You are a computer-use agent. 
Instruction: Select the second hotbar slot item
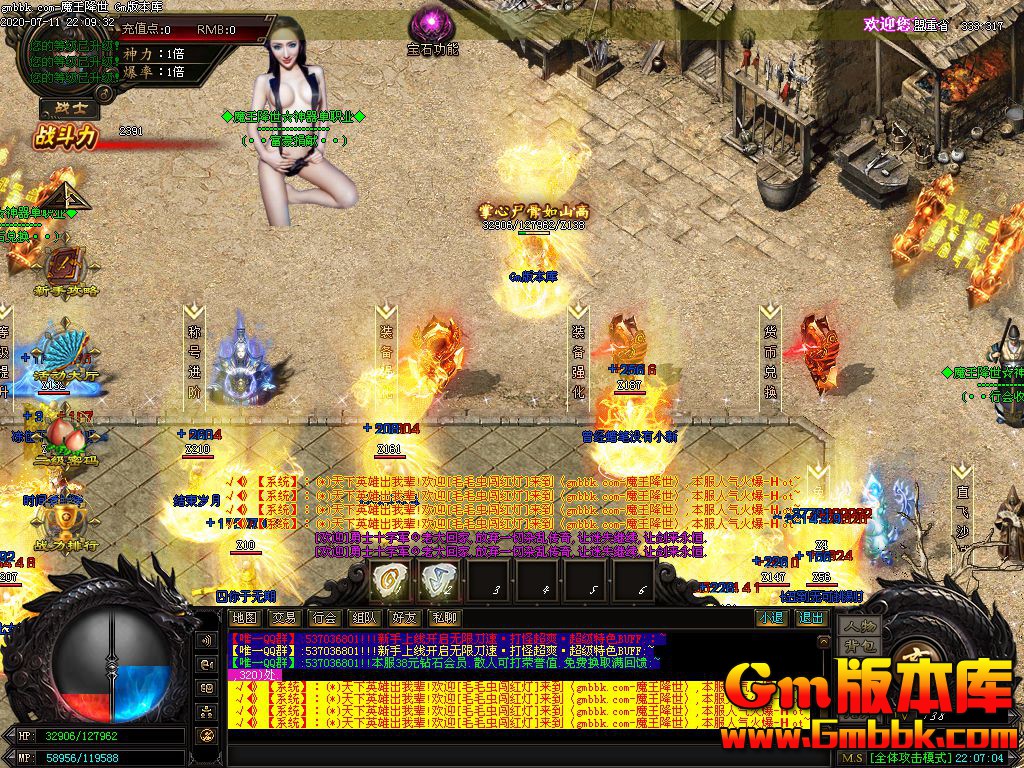coord(438,579)
